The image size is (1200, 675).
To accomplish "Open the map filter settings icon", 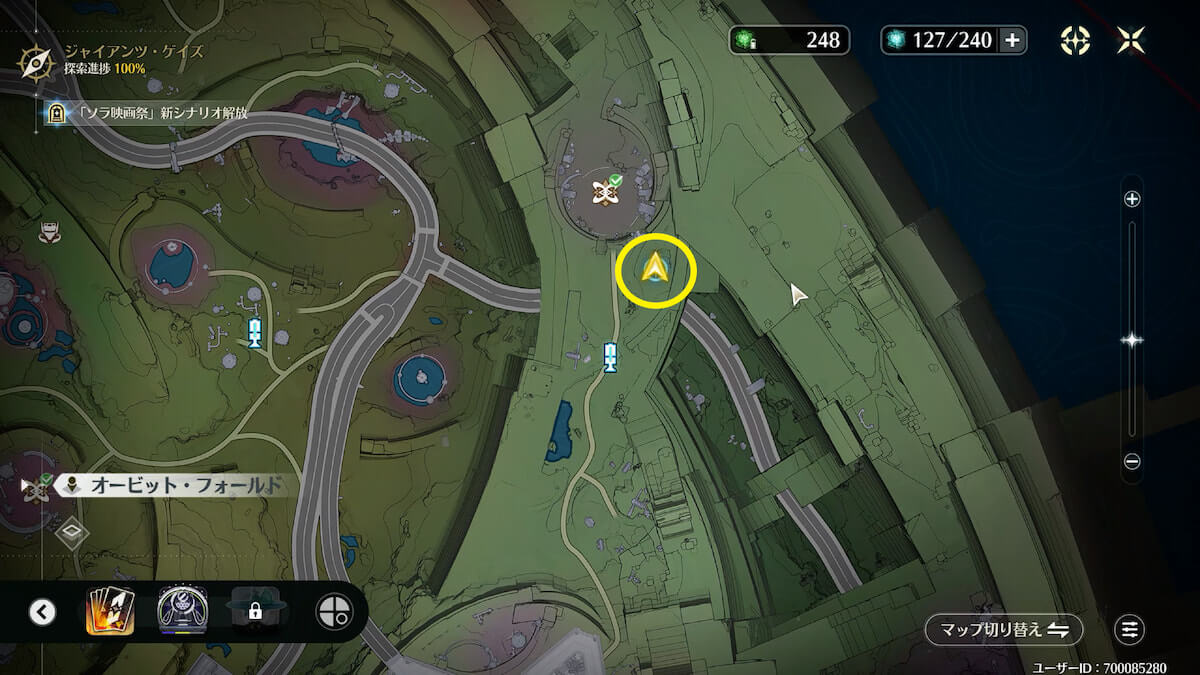I will 1130,630.
